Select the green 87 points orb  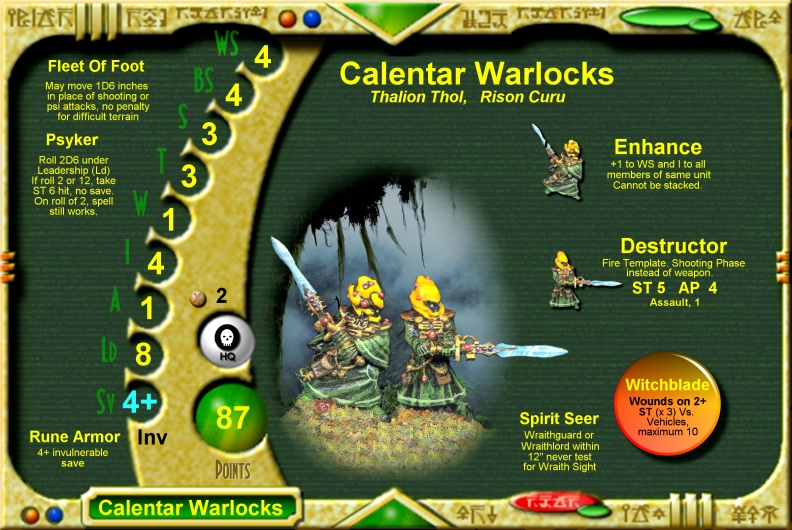[232, 417]
